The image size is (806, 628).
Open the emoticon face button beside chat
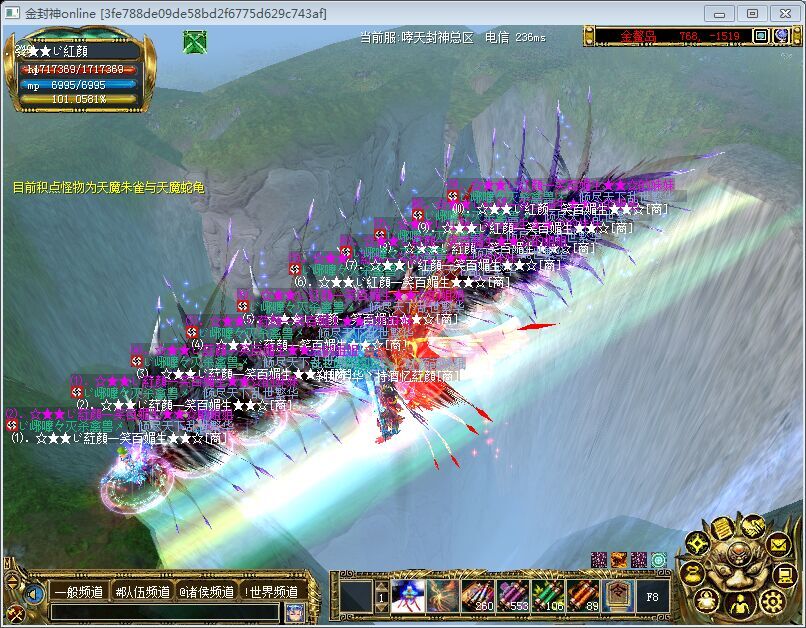294,612
